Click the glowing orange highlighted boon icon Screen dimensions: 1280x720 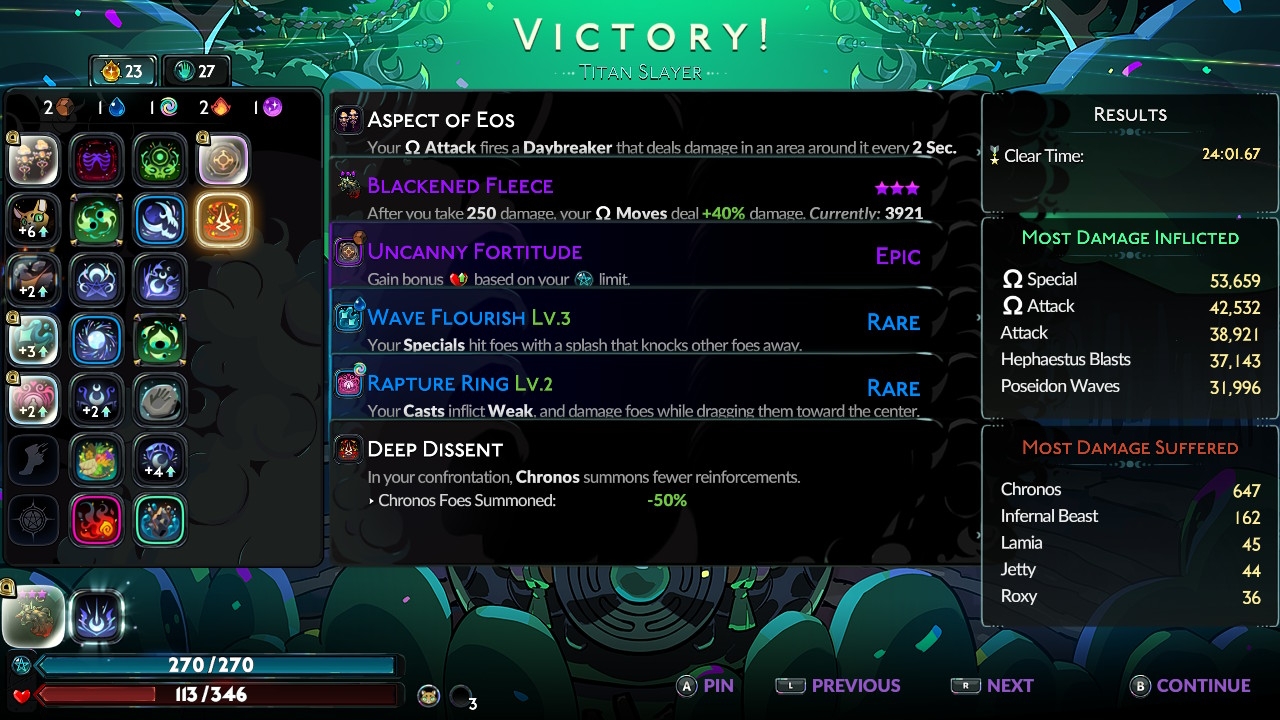[x=222, y=220]
